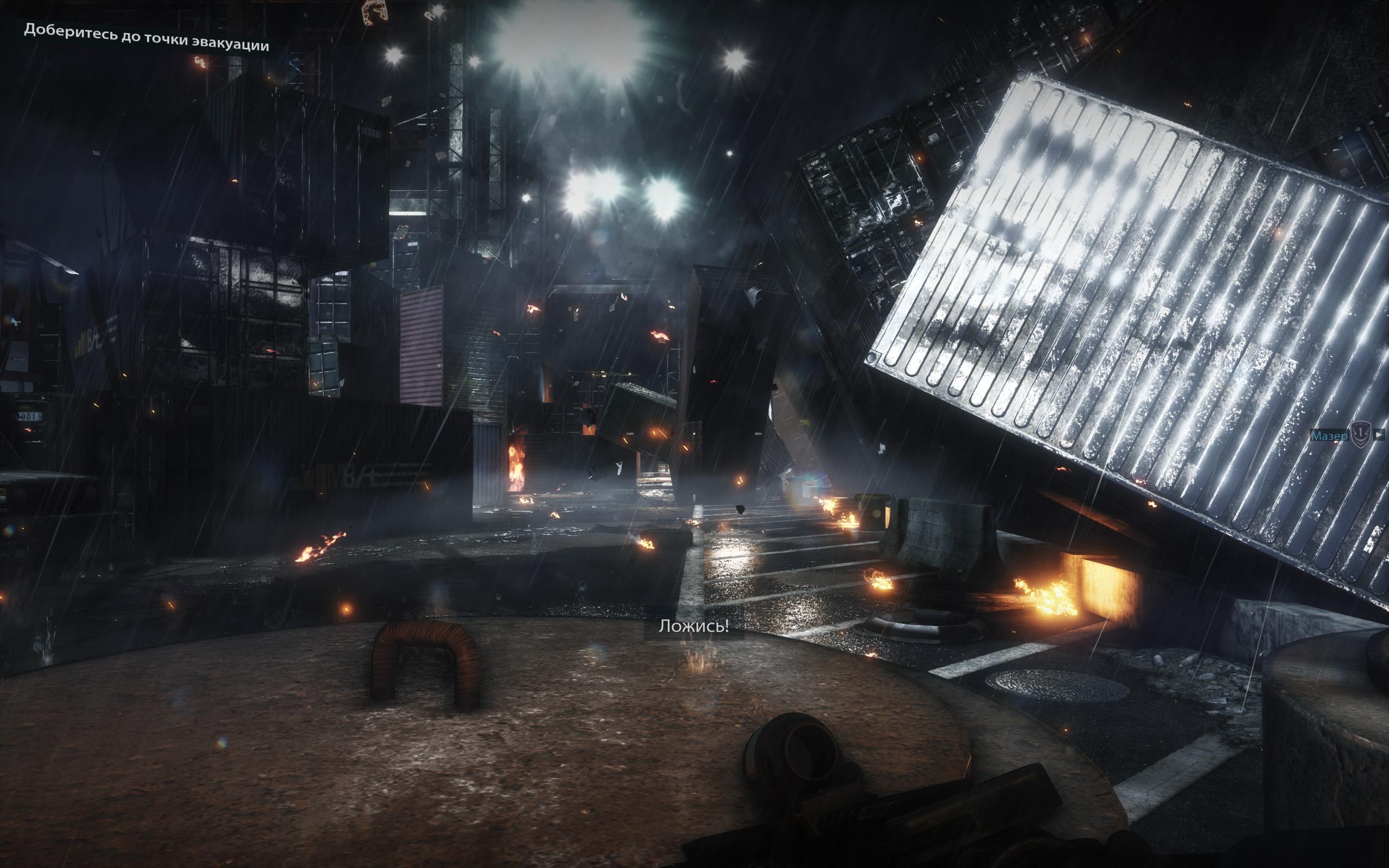The width and height of the screenshot is (1389, 868).
Task: Select the Мазер squadmate name tag
Action: pyautogui.click(x=1329, y=436)
